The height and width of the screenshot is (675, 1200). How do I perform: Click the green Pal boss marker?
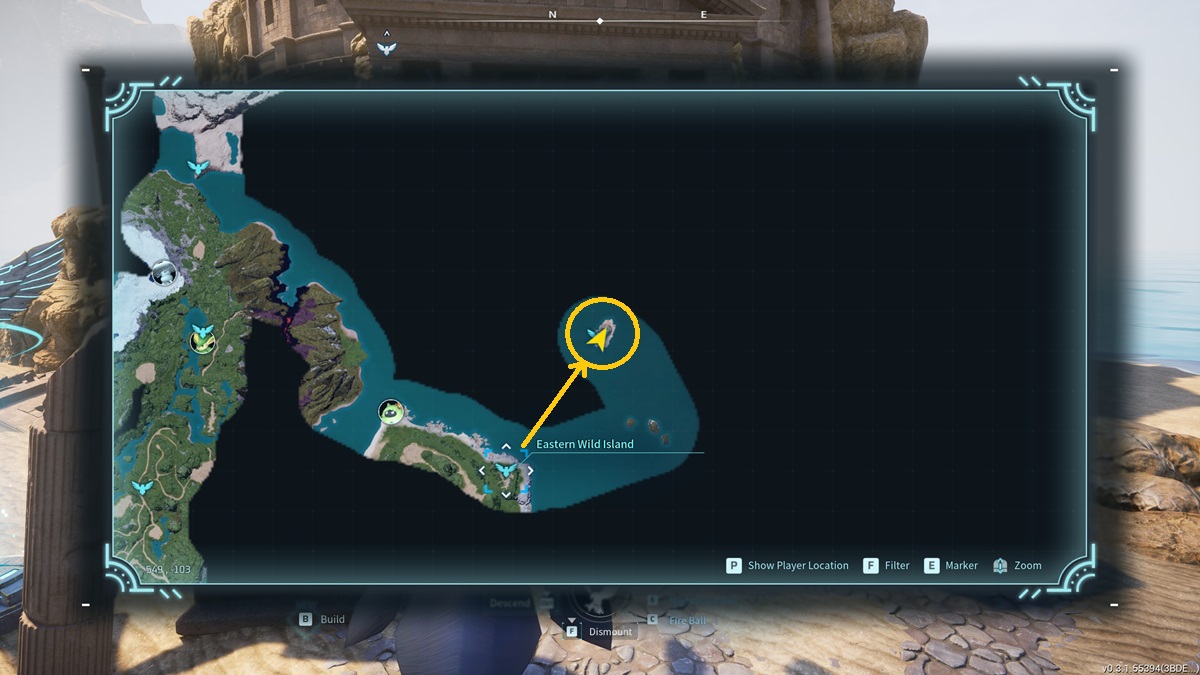coord(390,411)
